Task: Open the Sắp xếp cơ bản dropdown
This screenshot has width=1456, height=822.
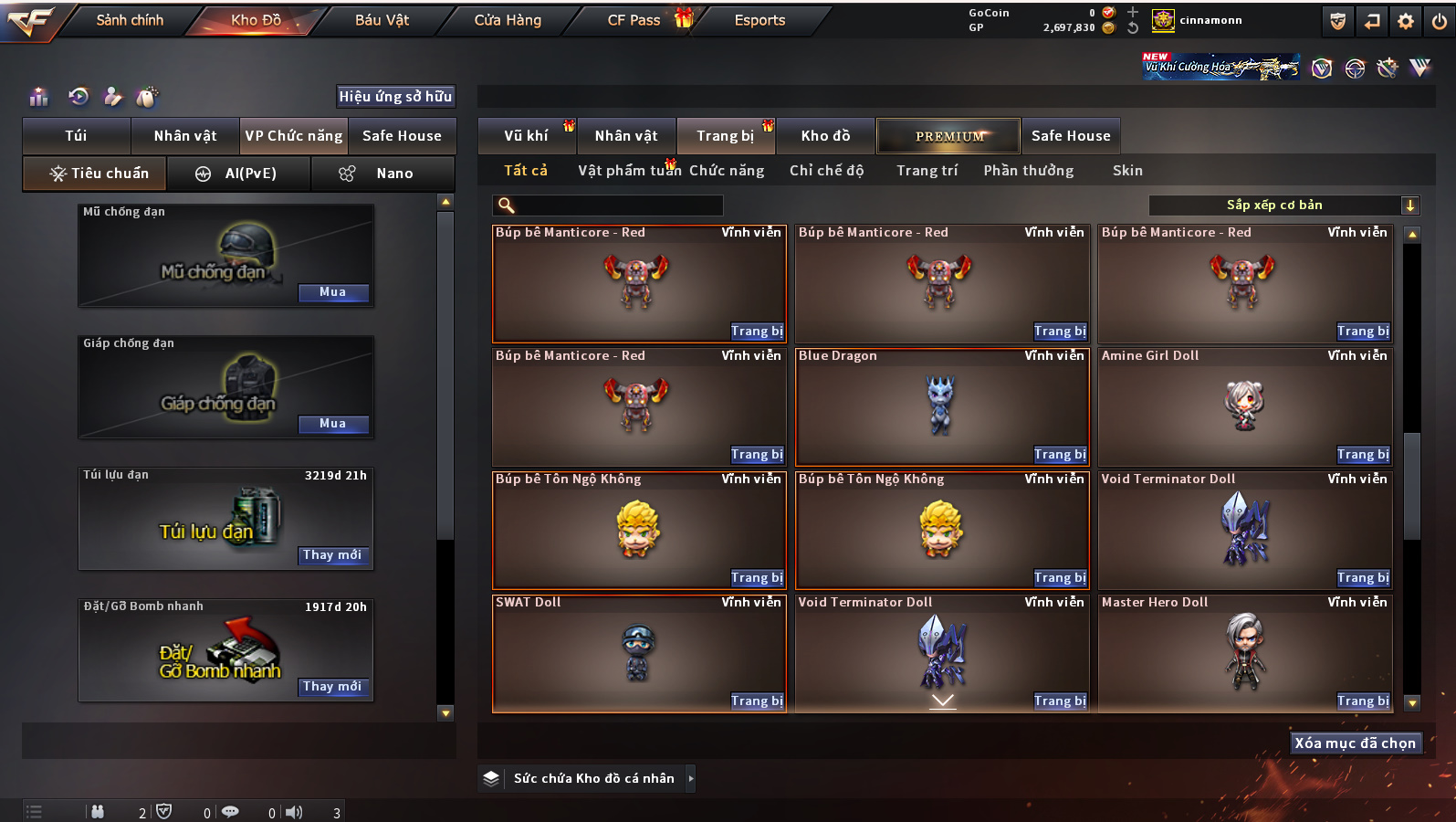Action: pos(1283,205)
